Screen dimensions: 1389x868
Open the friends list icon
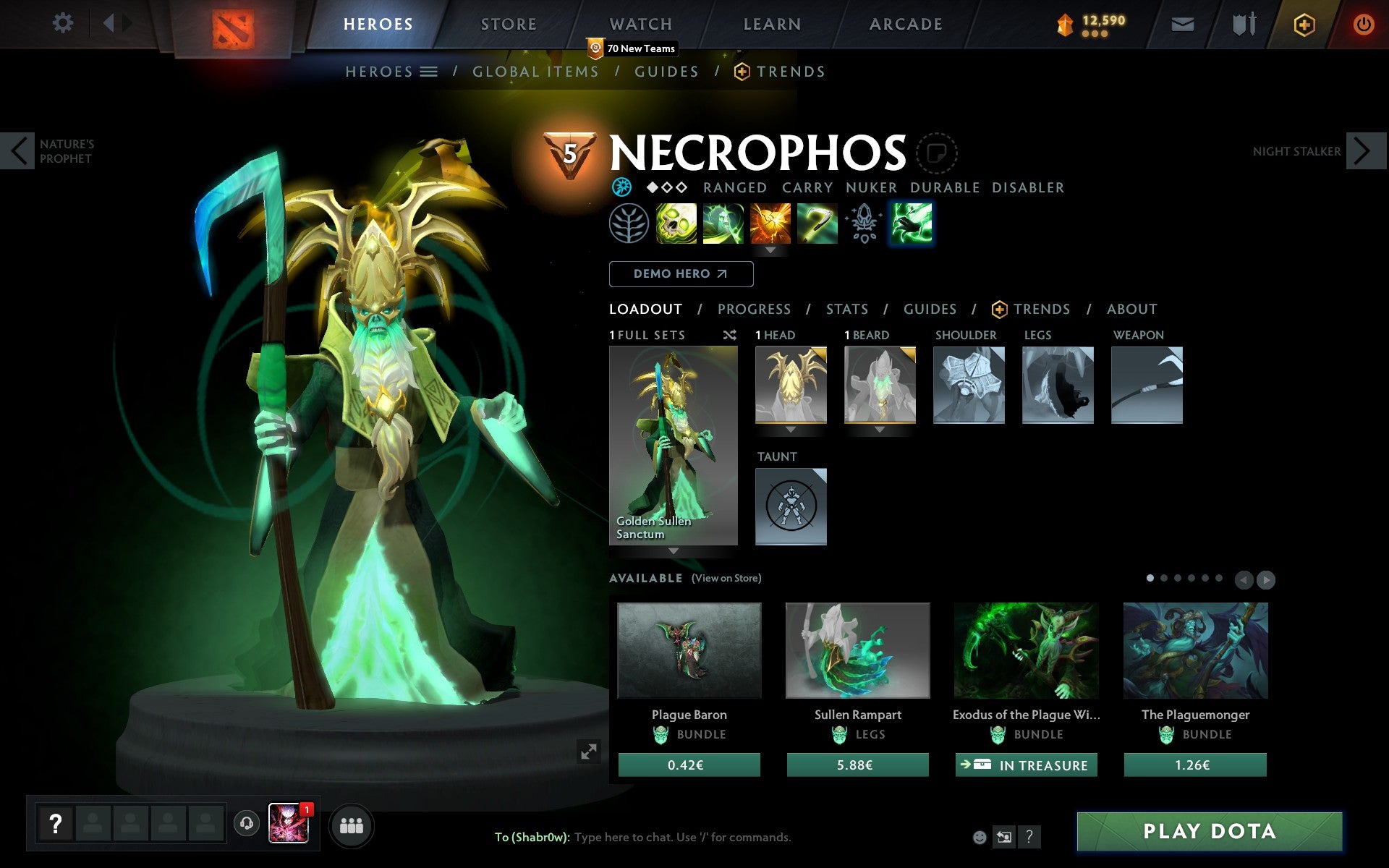352,823
